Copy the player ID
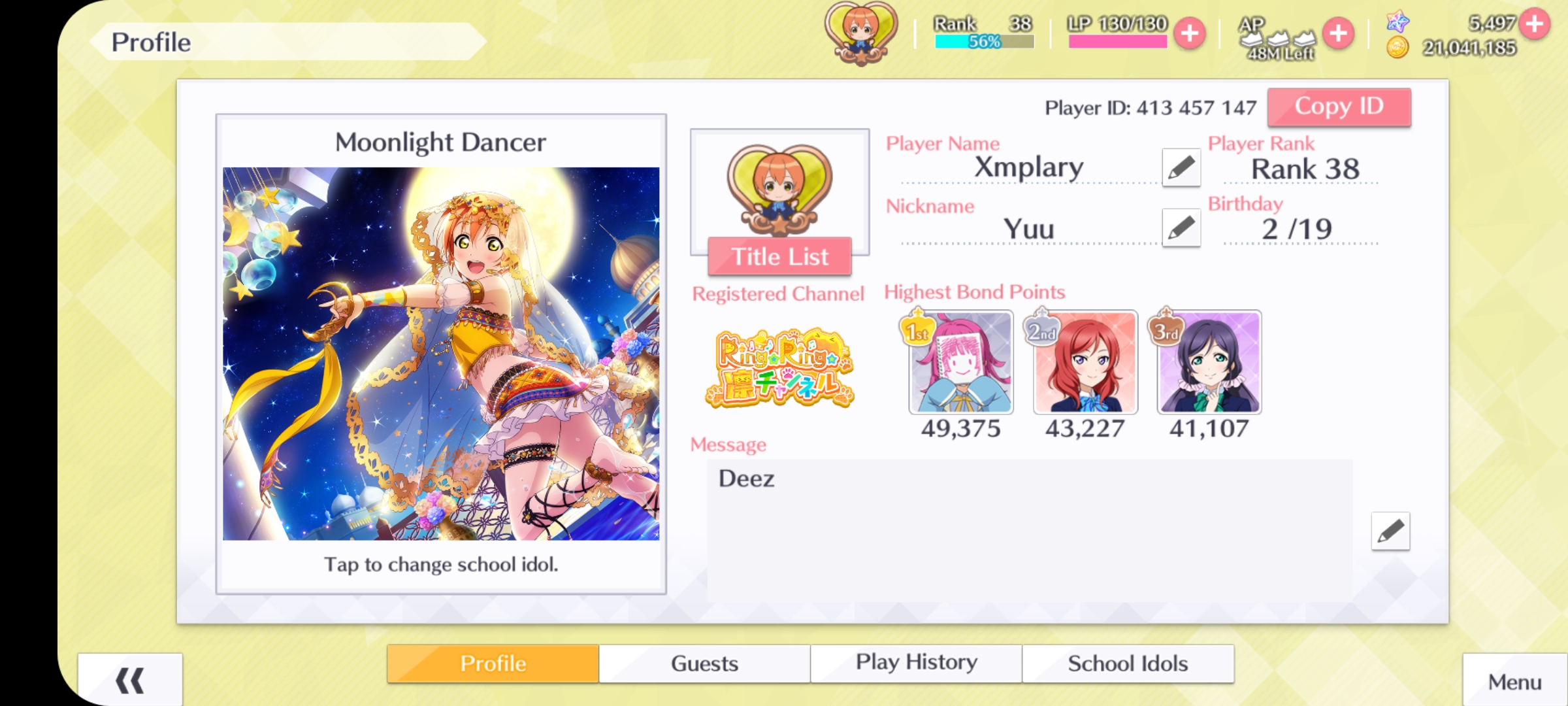1568x706 pixels. 1339,107
